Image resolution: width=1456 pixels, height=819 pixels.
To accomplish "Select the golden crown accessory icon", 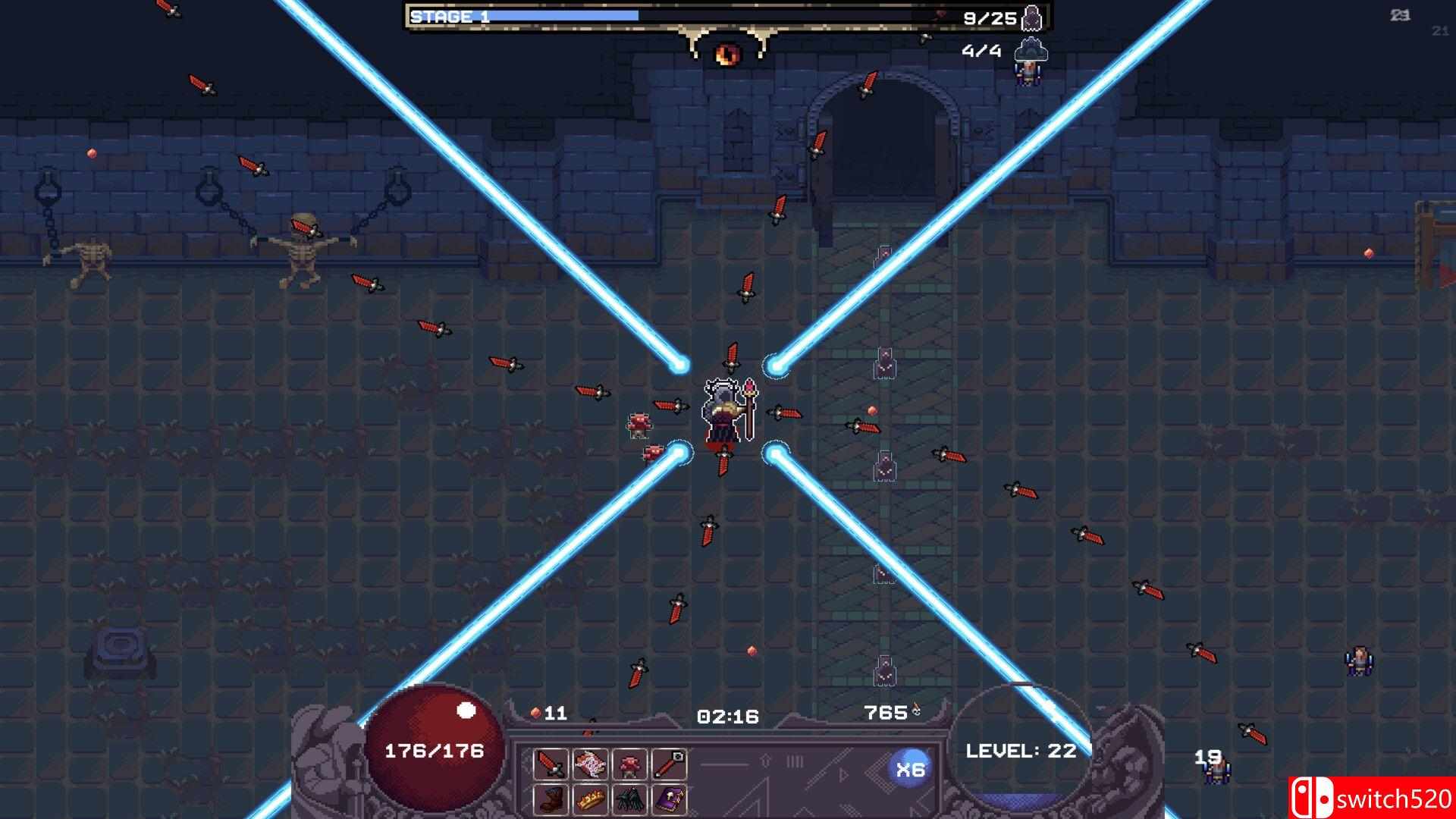I will click(590, 800).
